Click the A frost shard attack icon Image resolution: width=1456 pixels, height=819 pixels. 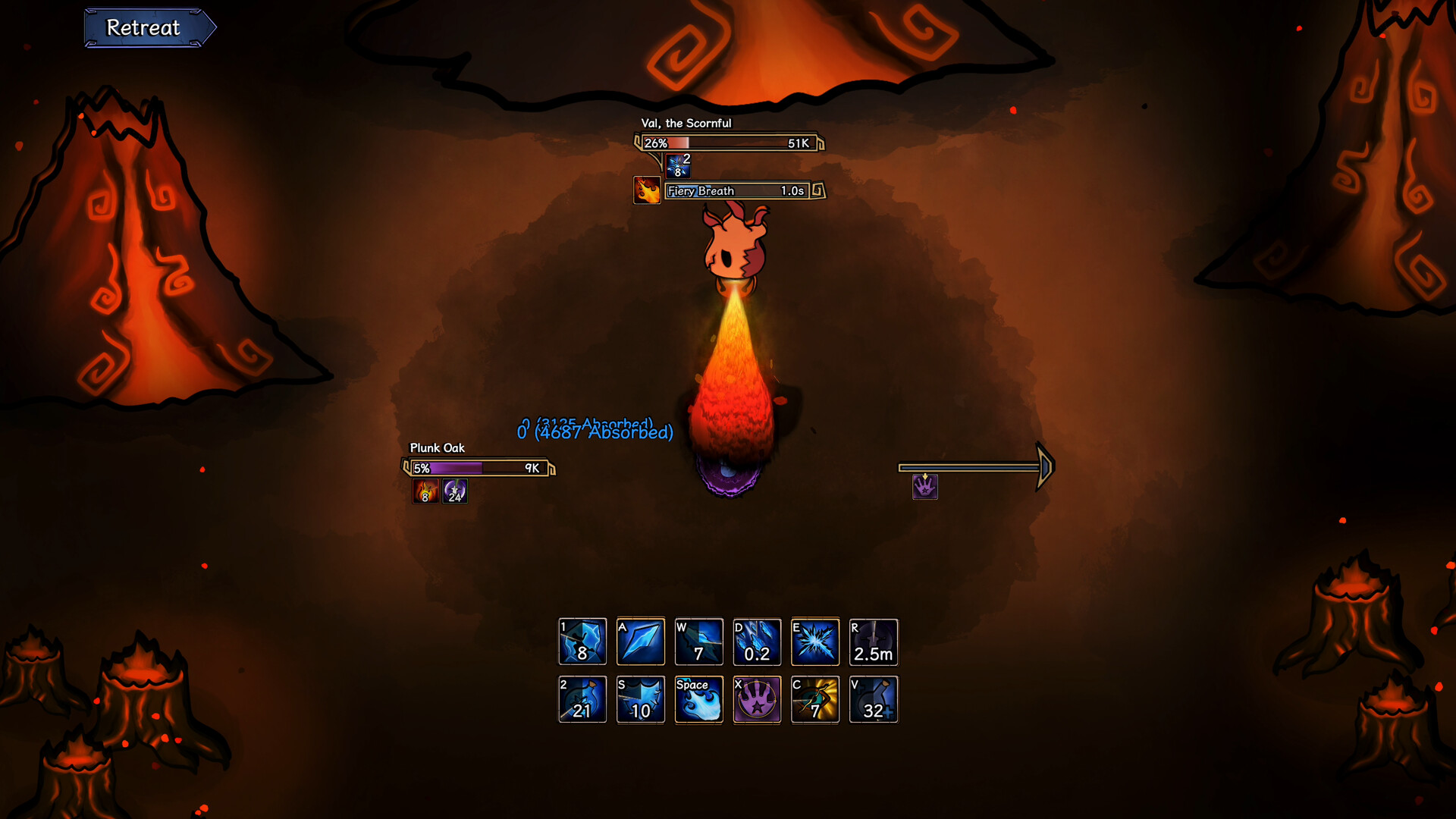(x=641, y=642)
